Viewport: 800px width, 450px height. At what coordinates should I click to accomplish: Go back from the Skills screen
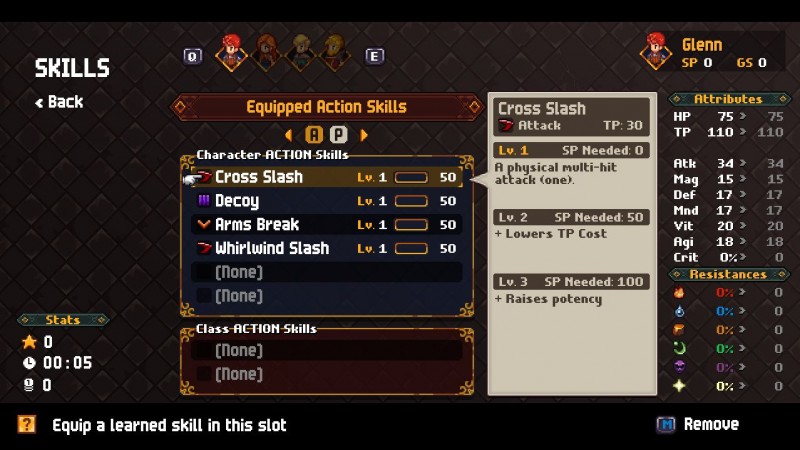coord(59,102)
